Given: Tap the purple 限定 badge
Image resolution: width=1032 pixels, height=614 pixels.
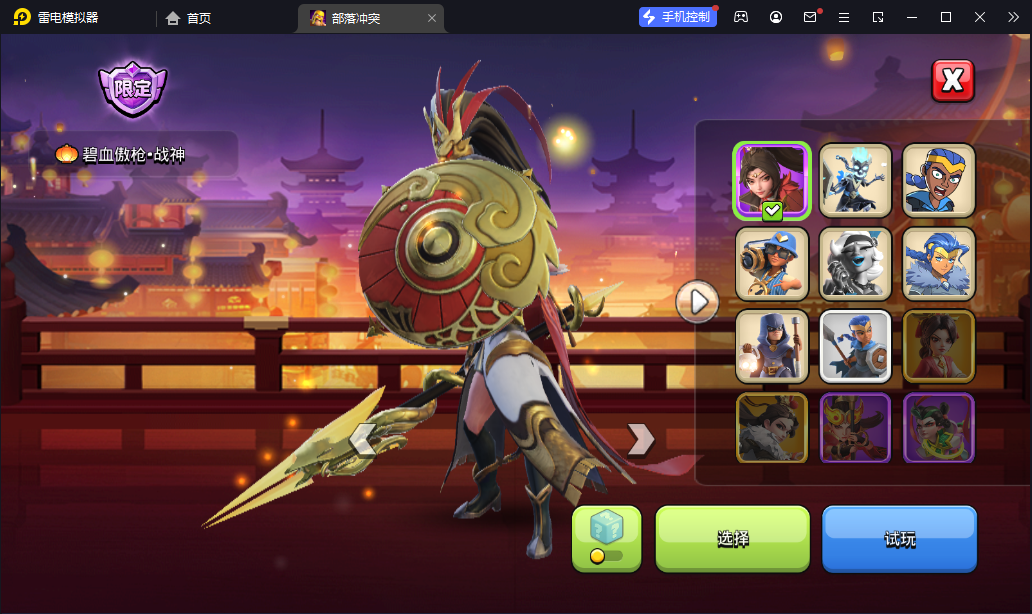Looking at the screenshot, I should click(132, 88).
